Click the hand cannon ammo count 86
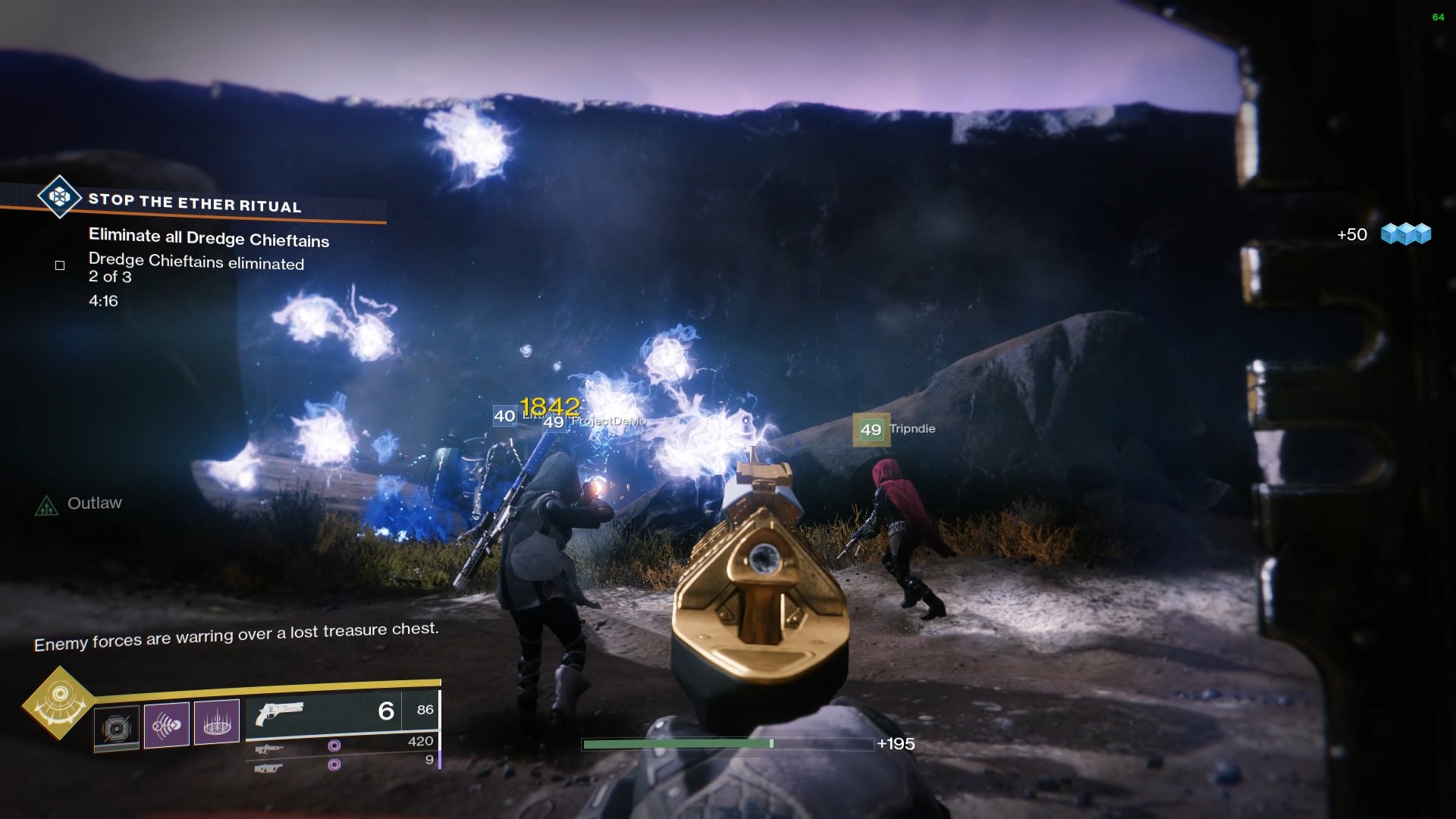1456x819 pixels. 425,710
